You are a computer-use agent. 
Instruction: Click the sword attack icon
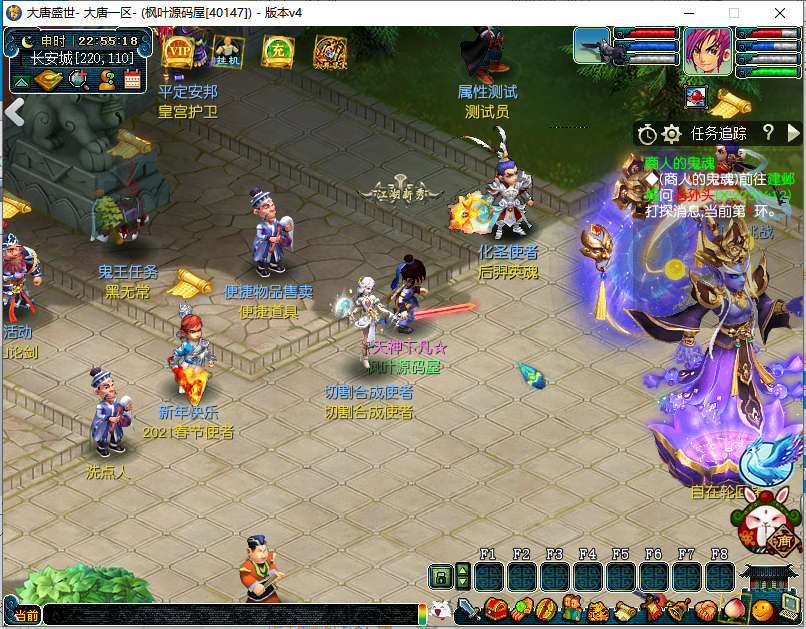(468, 608)
